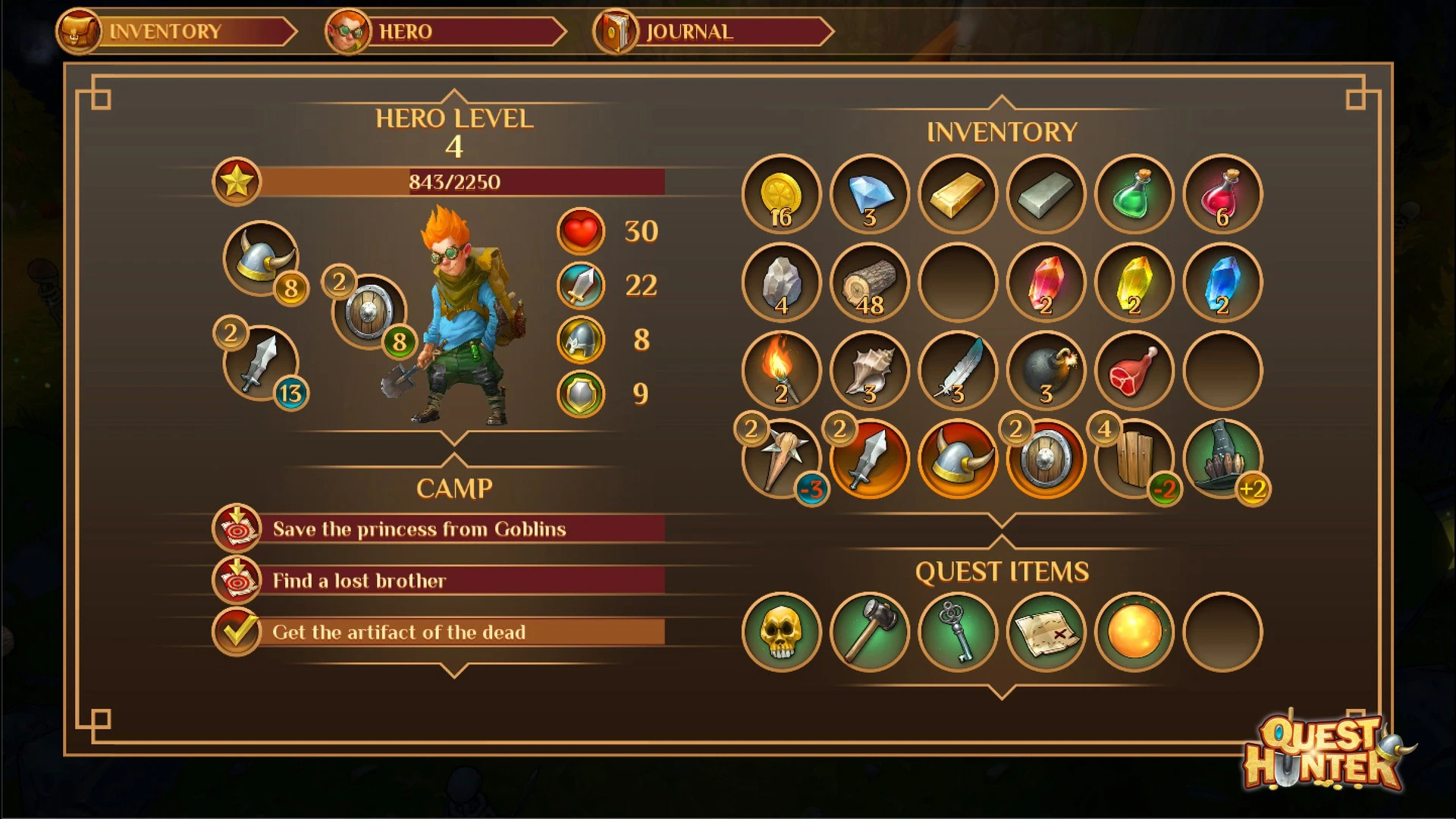Open the Save the princess from Goblins quest
The image size is (1456, 819).
tap(440, 529)
